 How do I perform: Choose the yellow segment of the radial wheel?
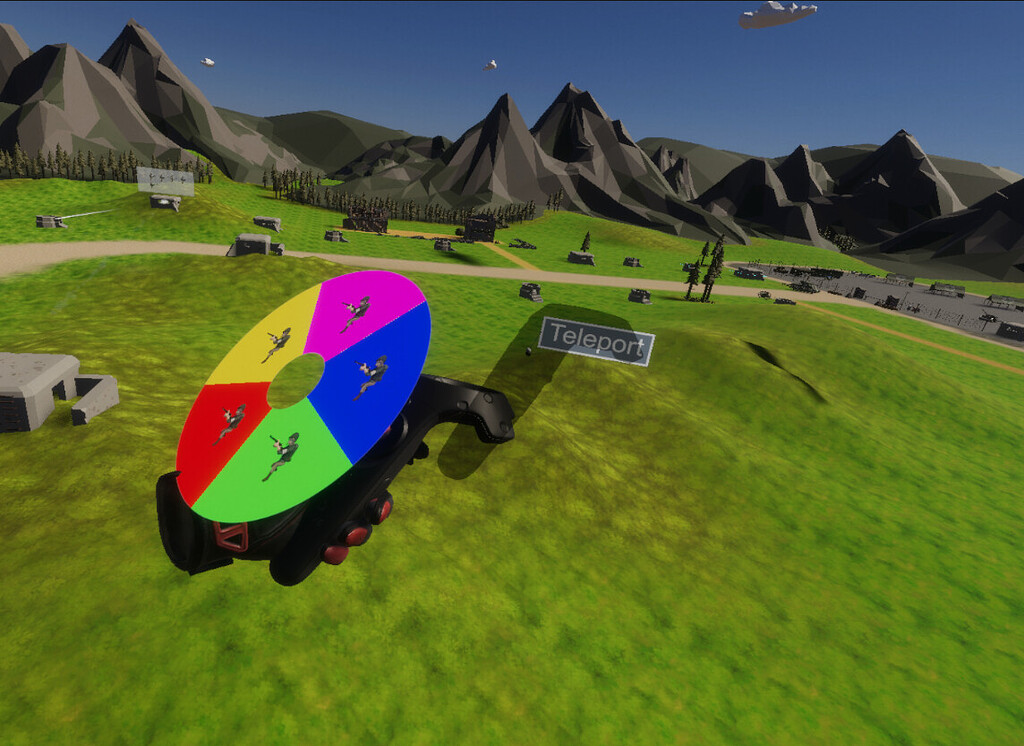pyautogui.click(x=265, y=340)
